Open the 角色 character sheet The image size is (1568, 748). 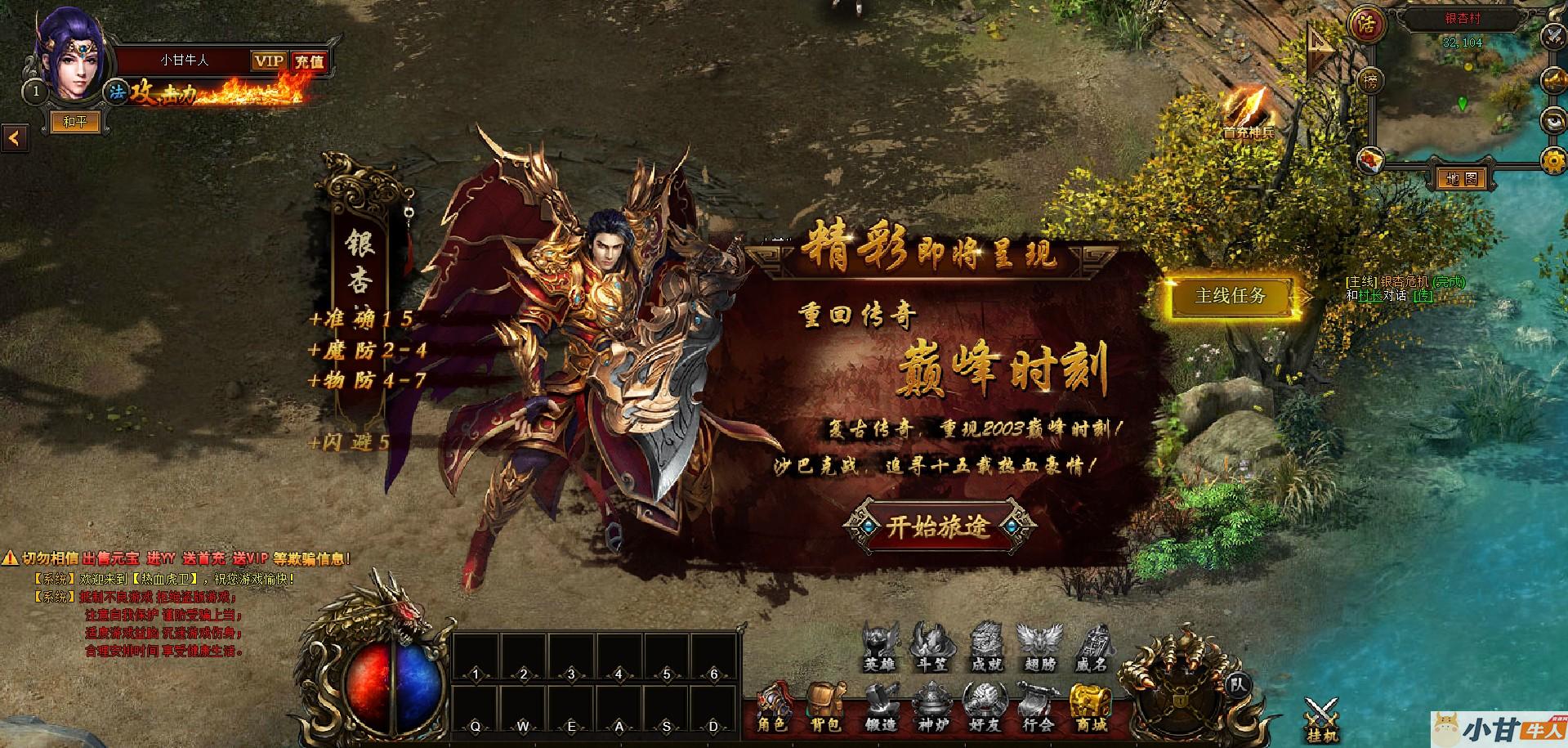click(x=772, y=709)
